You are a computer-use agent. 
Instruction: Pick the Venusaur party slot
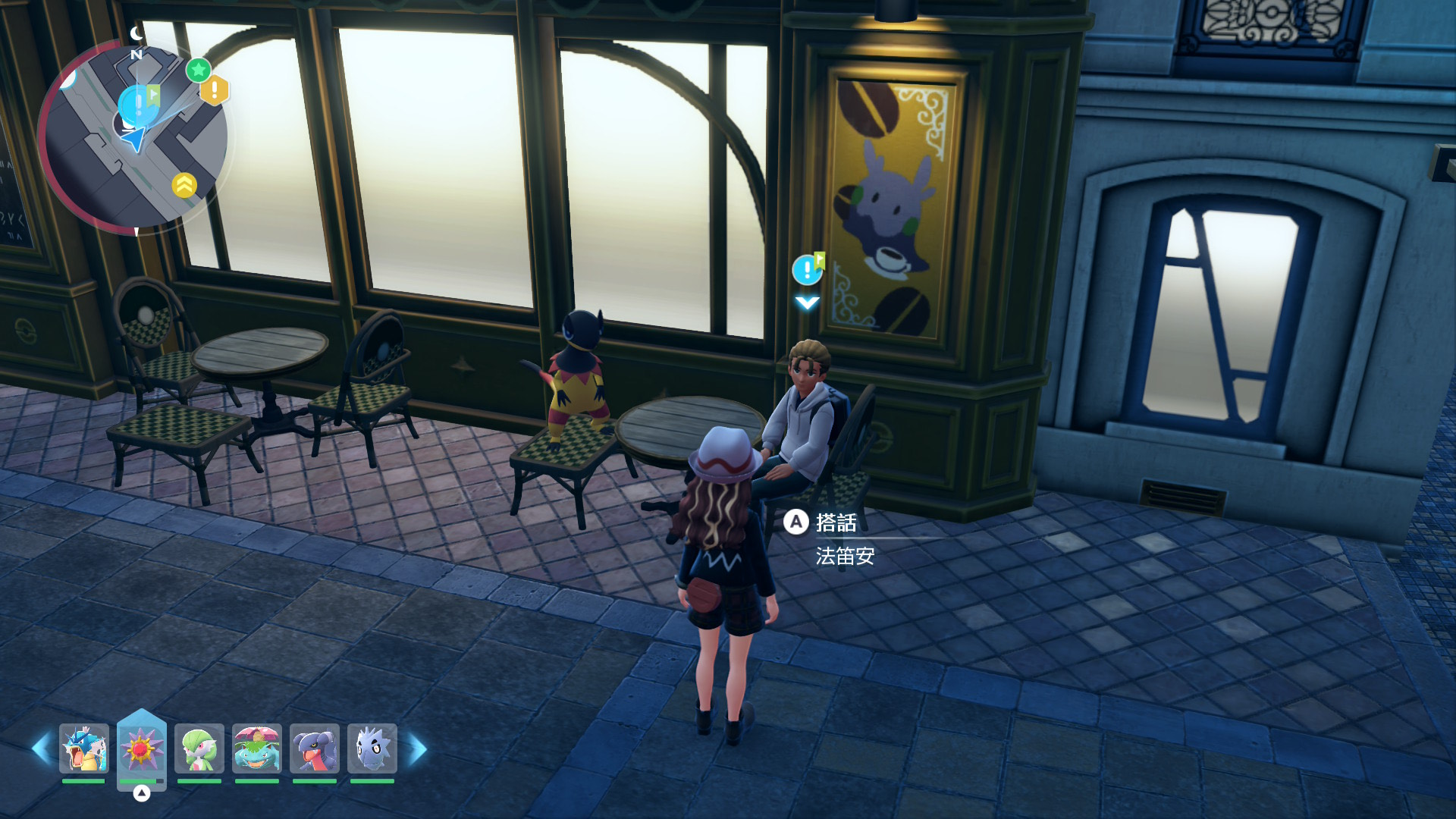pyautogui.click(x=256, y=748)
